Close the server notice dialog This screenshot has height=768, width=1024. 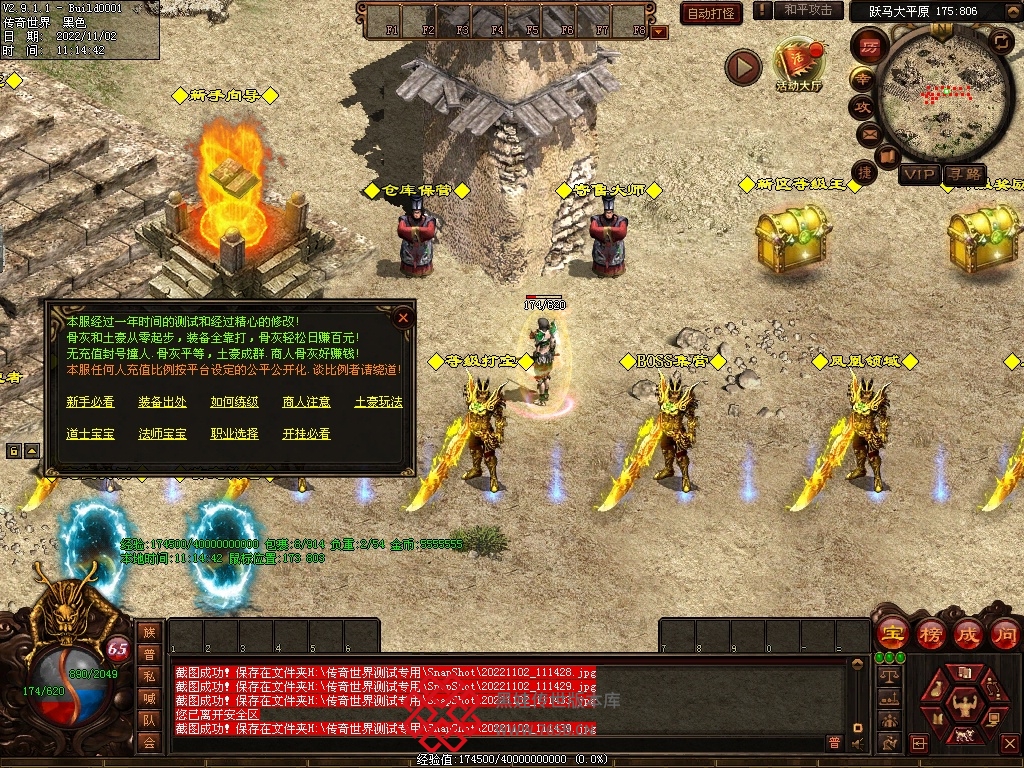[403, 318]
